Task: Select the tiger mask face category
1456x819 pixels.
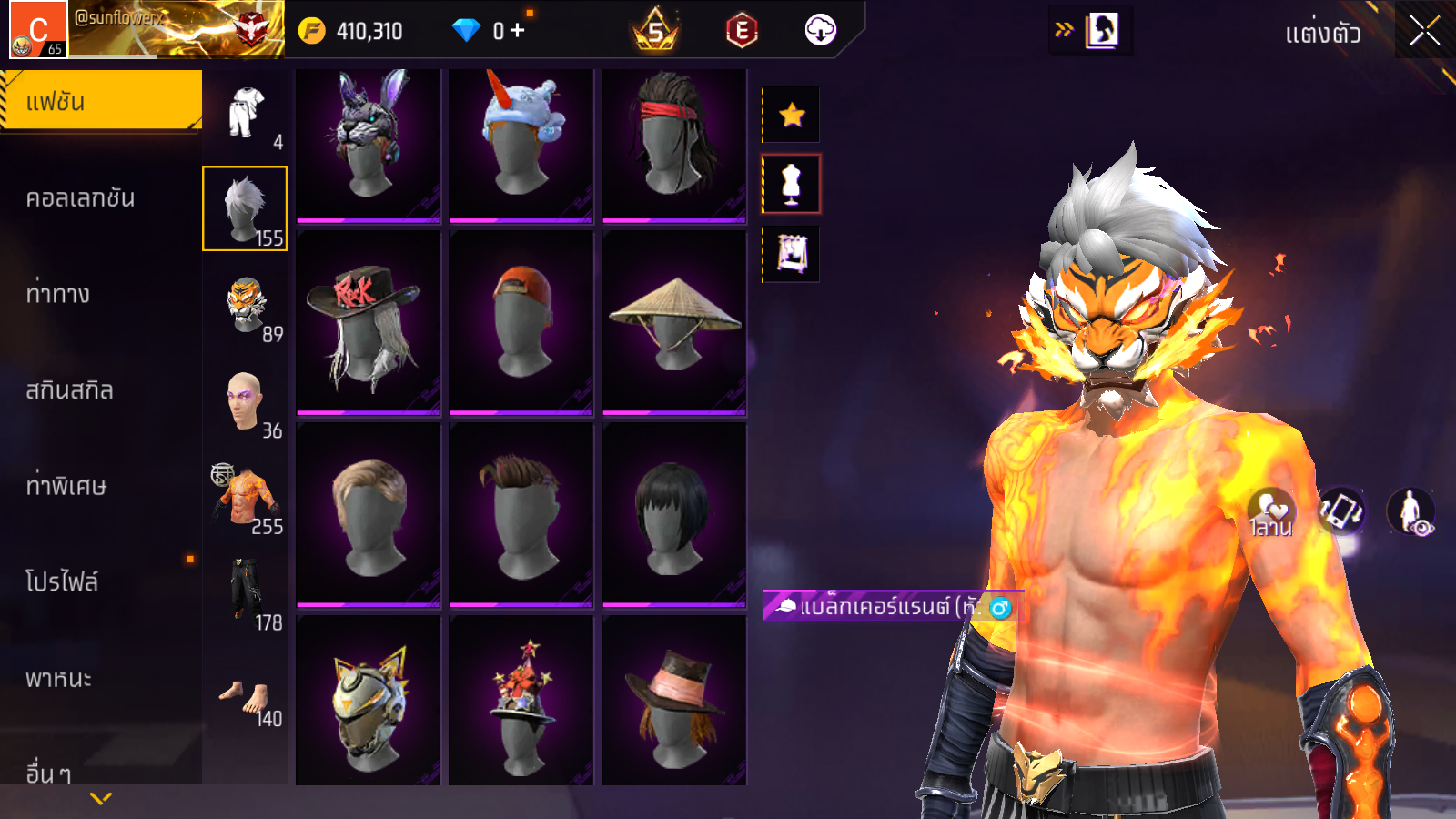Action: click(x=245, y=305)
